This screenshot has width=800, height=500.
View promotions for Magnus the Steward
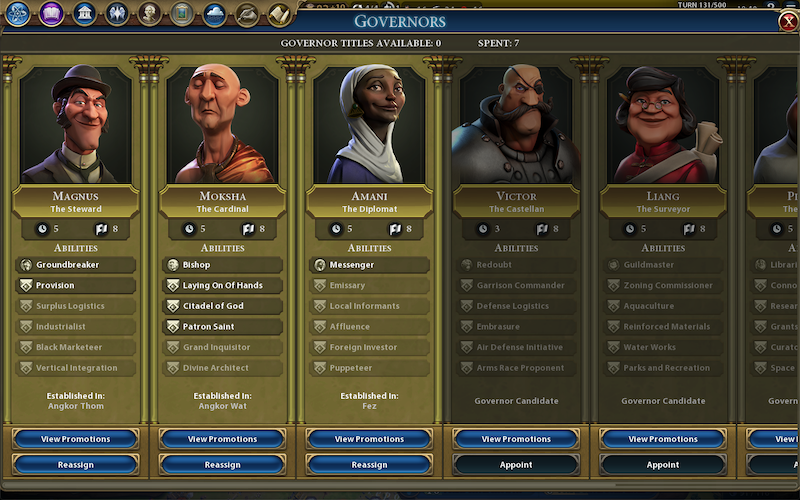click(76, 439)
